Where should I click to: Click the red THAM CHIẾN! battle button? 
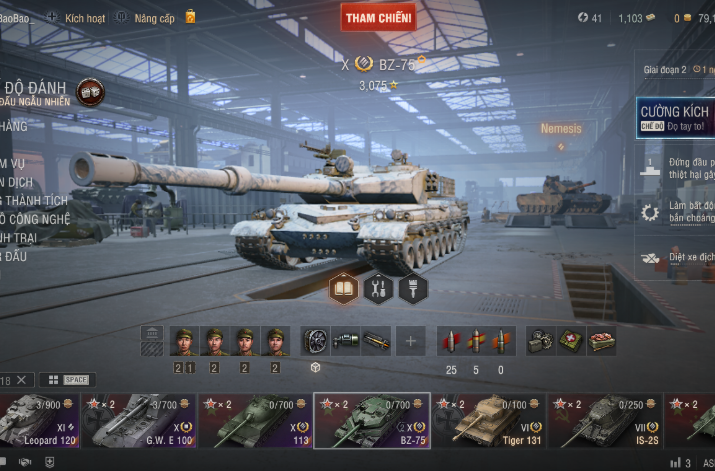pos(378,17)
